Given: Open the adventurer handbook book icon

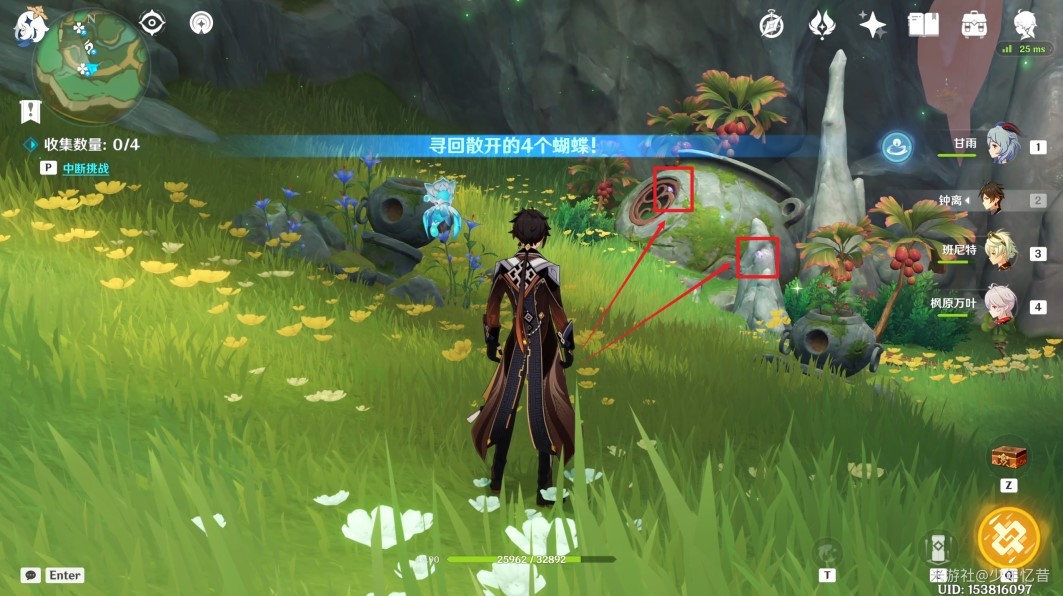Looking at the screenshot, I should pos(923,25).
